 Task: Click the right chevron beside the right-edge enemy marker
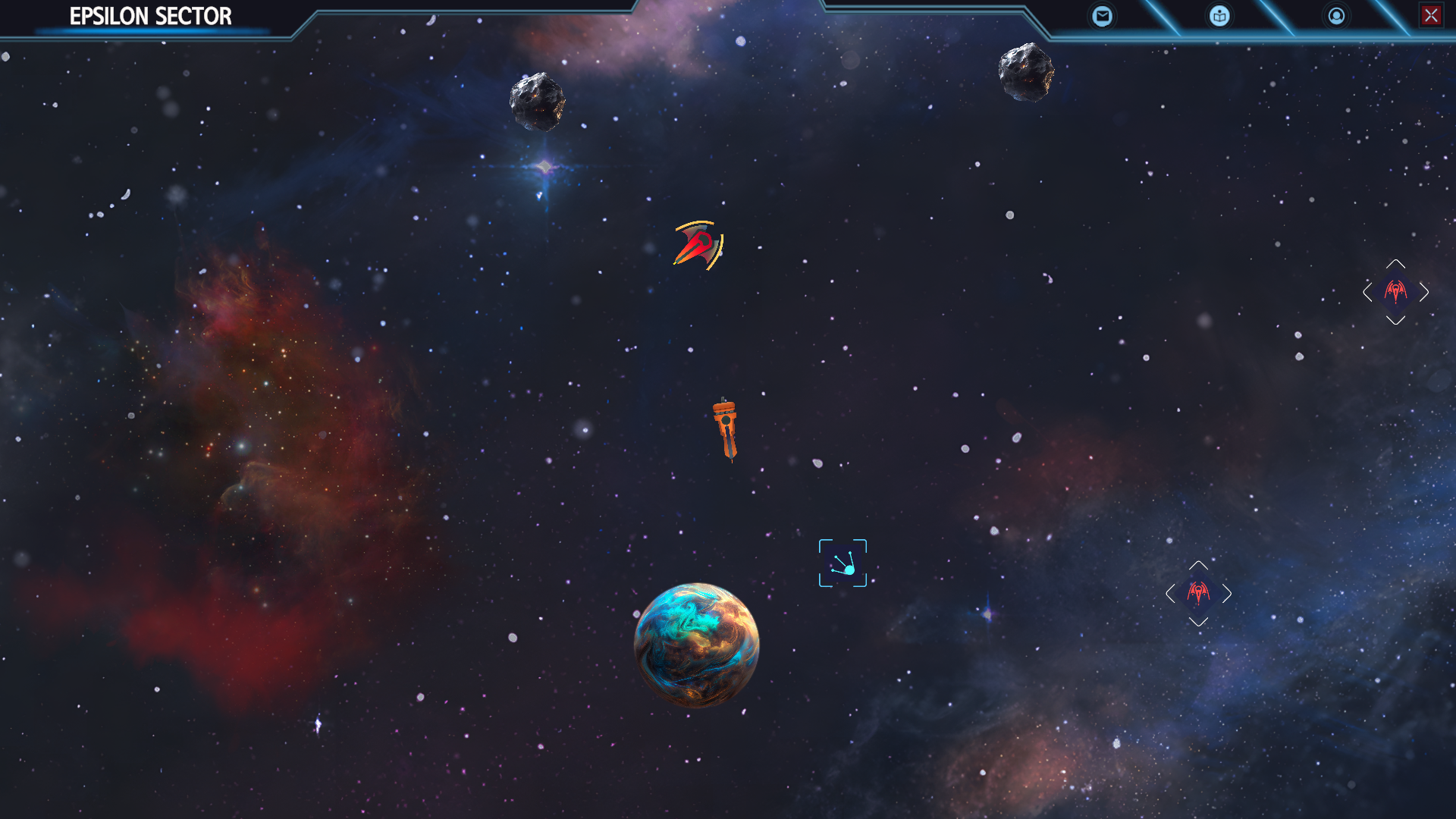[x=1425, y=292]
